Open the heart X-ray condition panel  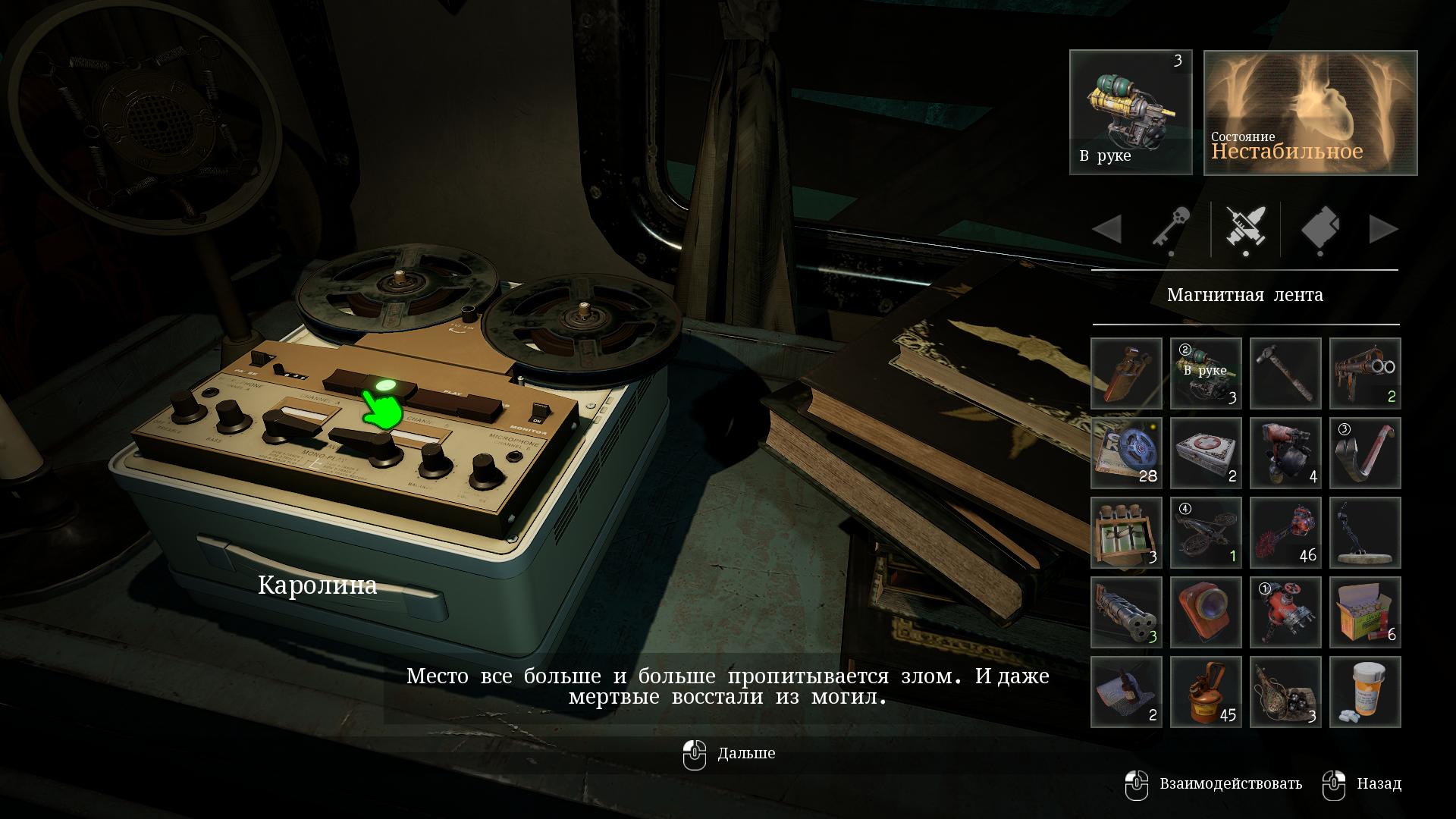1310,112
